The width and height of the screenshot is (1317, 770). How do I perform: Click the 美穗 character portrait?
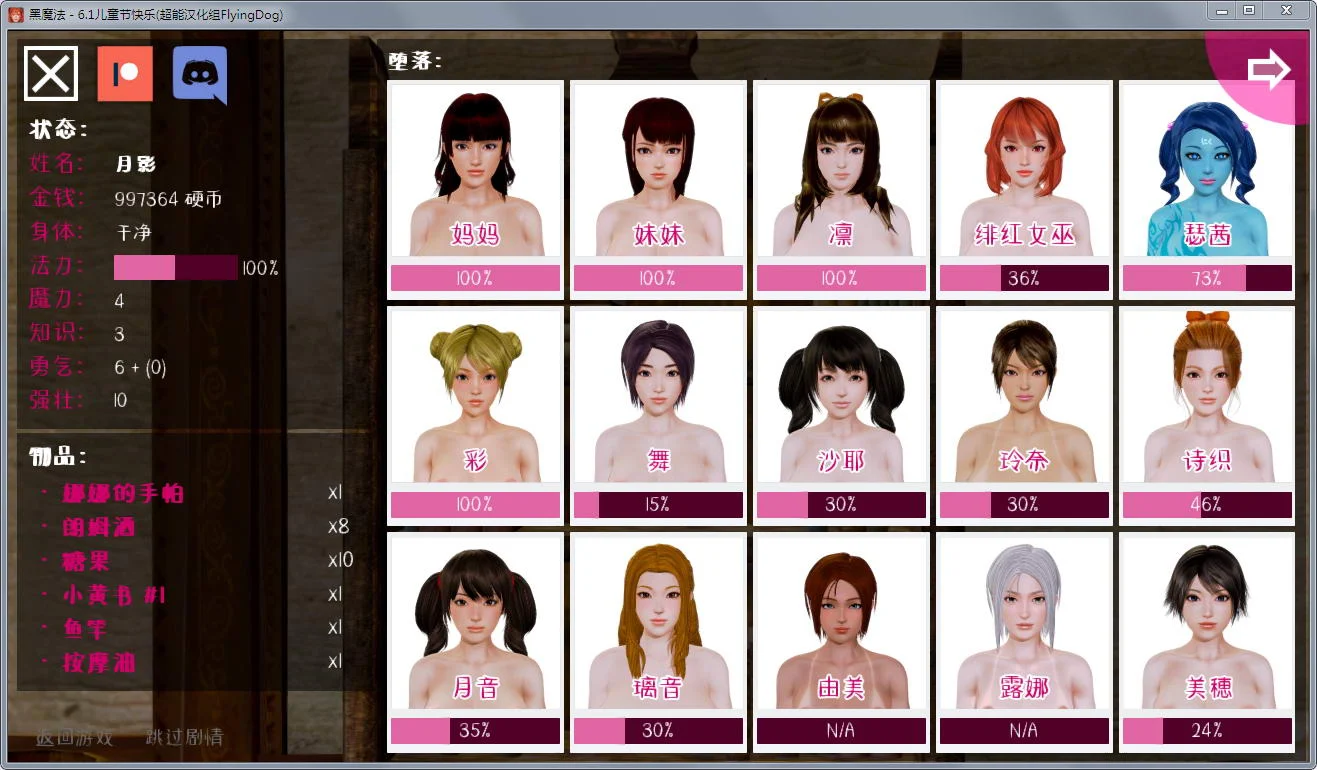[x=1206, y=630]
